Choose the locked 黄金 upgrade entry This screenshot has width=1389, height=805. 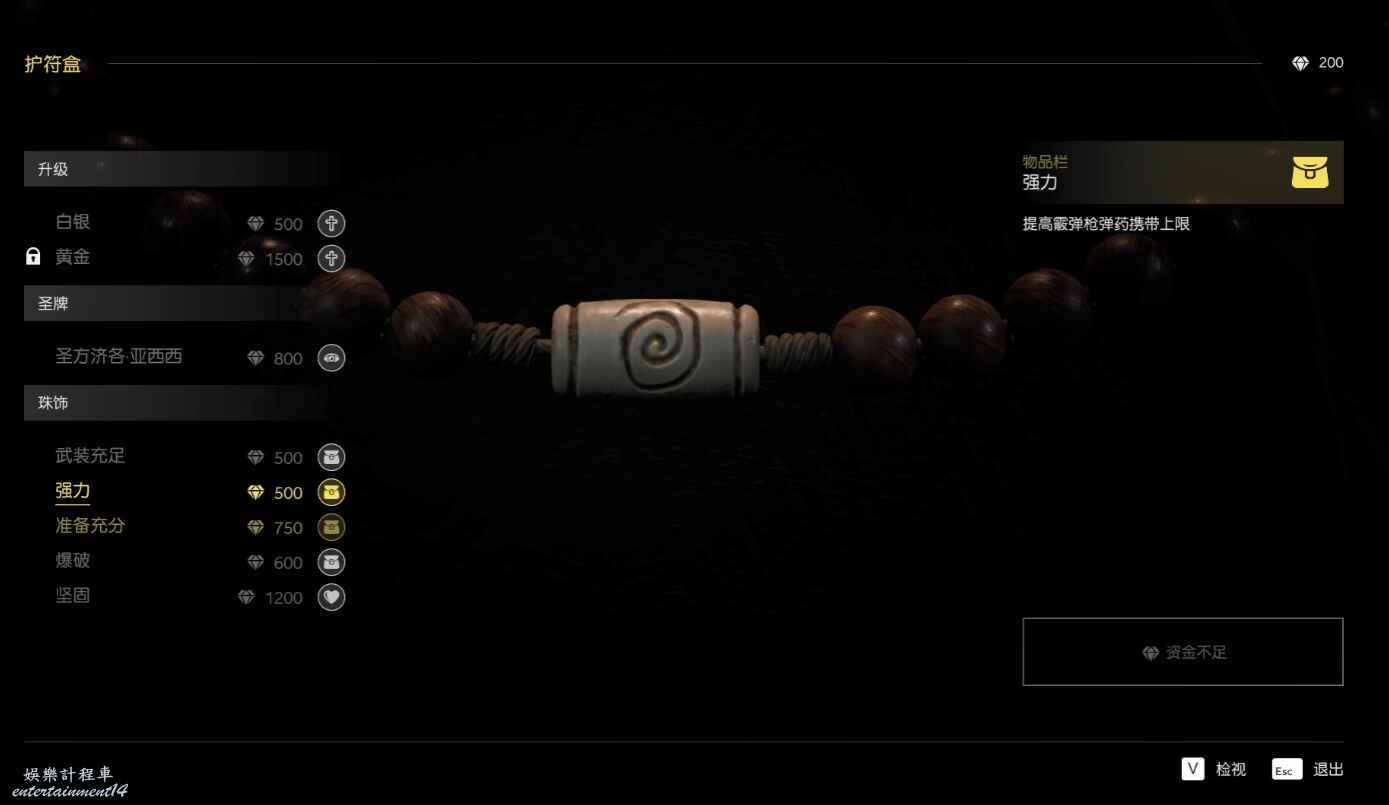click(x=73, y=257)
